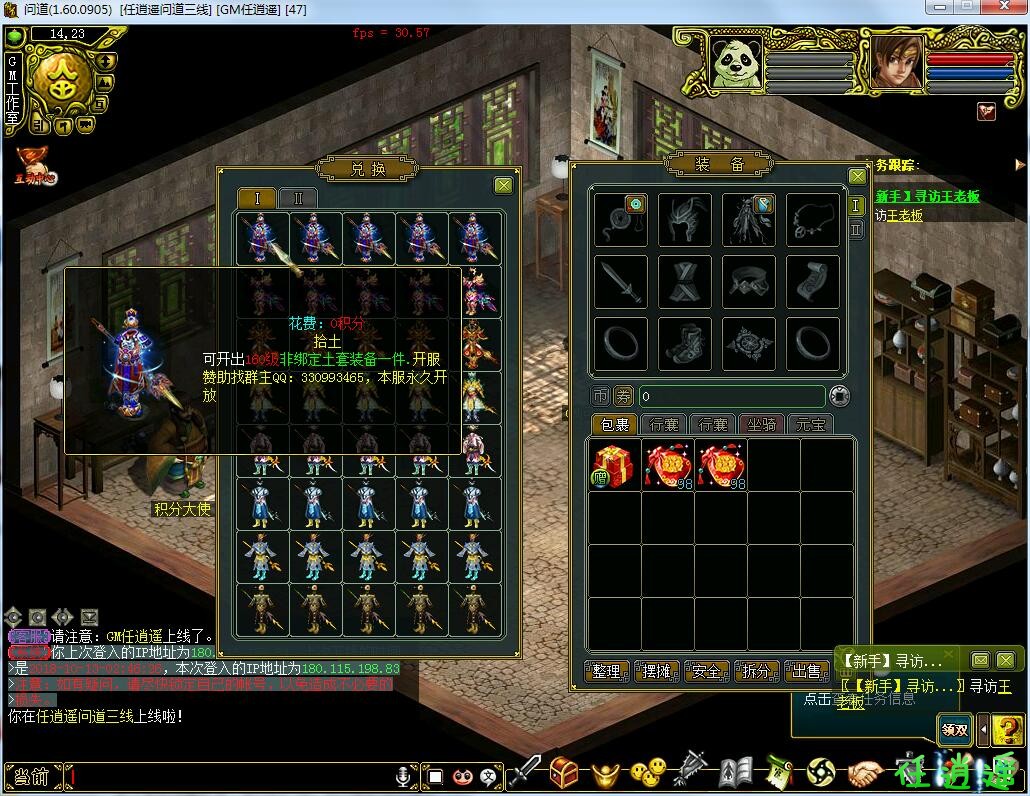Close the 兑换 exchange window
The width and height of the screenshot is (1030, 796).
(x=503, y=185)
